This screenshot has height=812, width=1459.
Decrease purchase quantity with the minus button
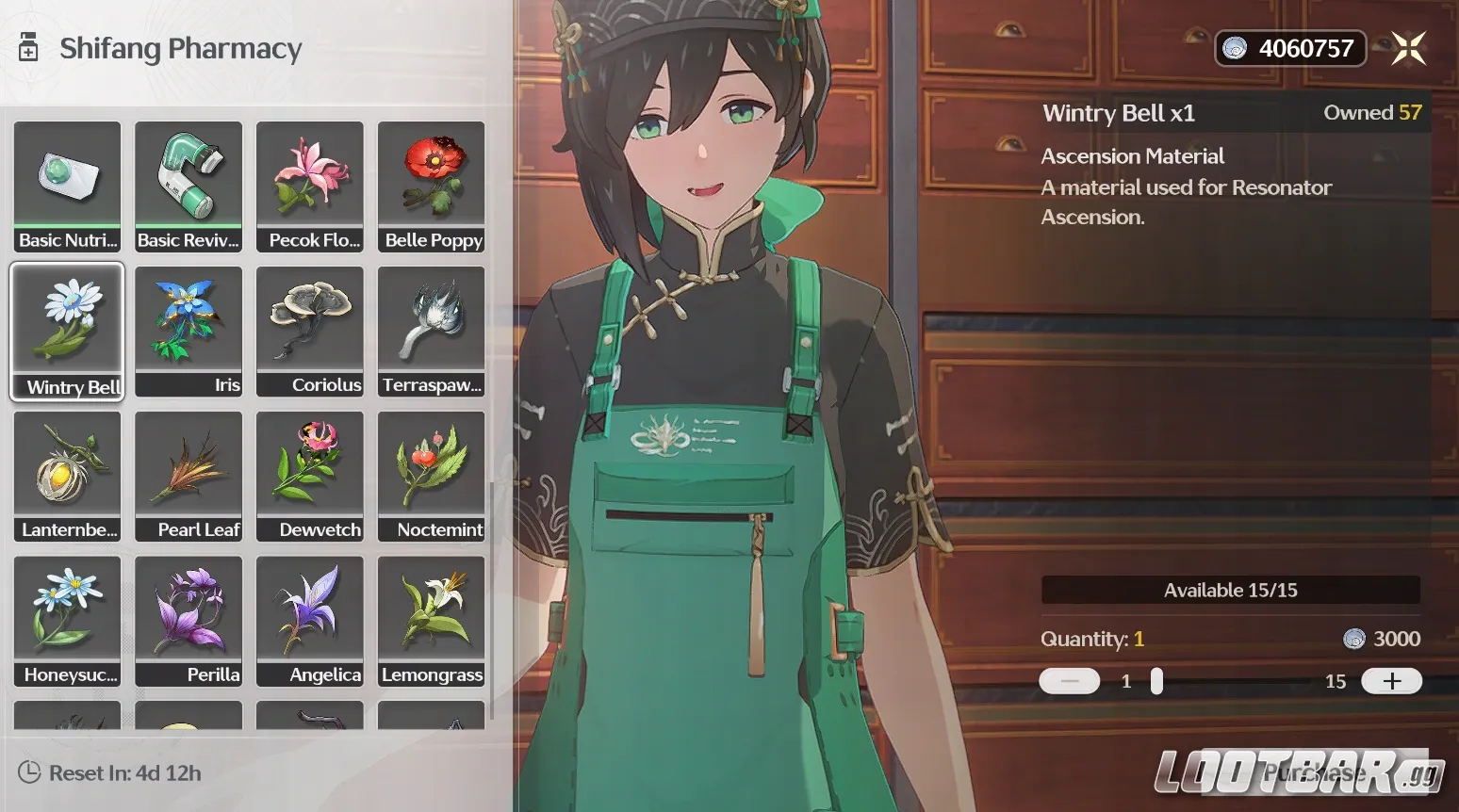1069,681
